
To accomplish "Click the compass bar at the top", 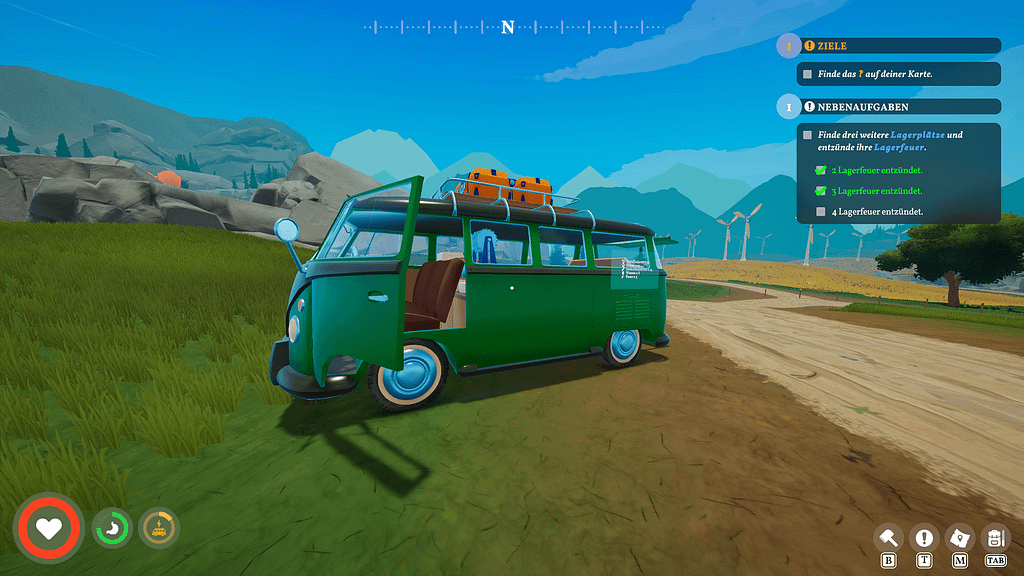I will (x=508, y=27).
